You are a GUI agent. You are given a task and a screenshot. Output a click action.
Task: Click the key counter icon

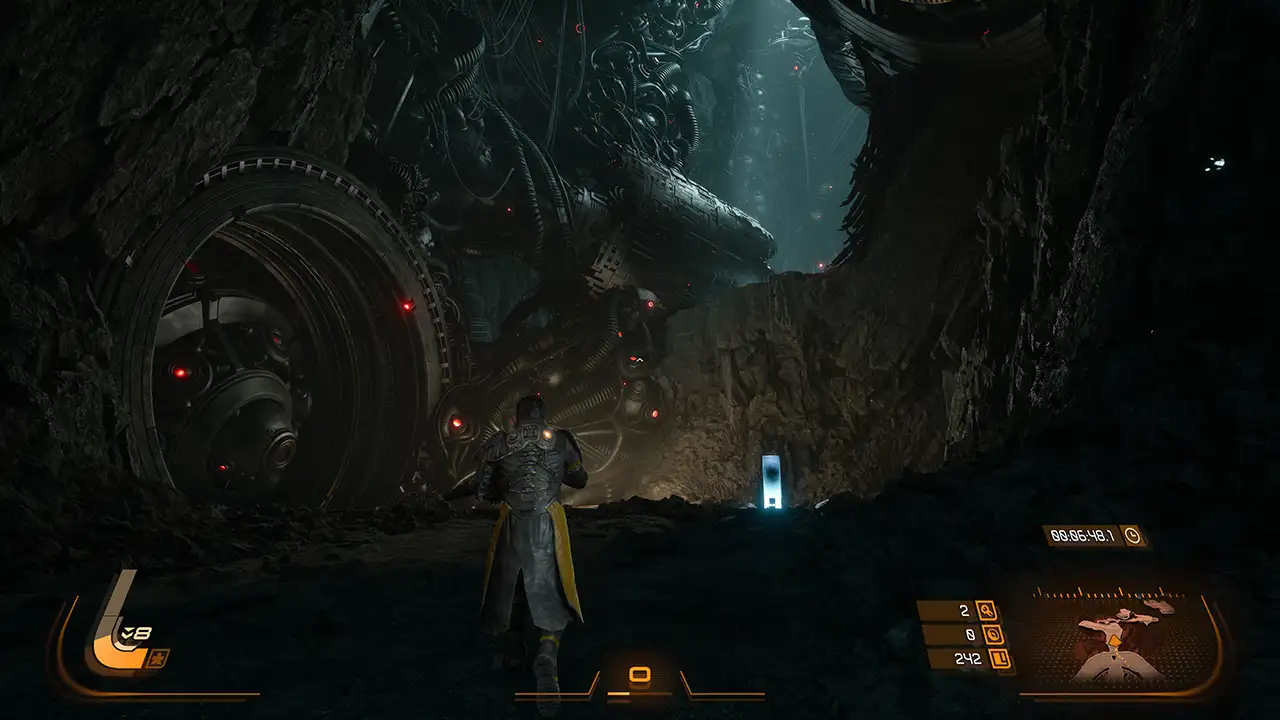point(987,610)
